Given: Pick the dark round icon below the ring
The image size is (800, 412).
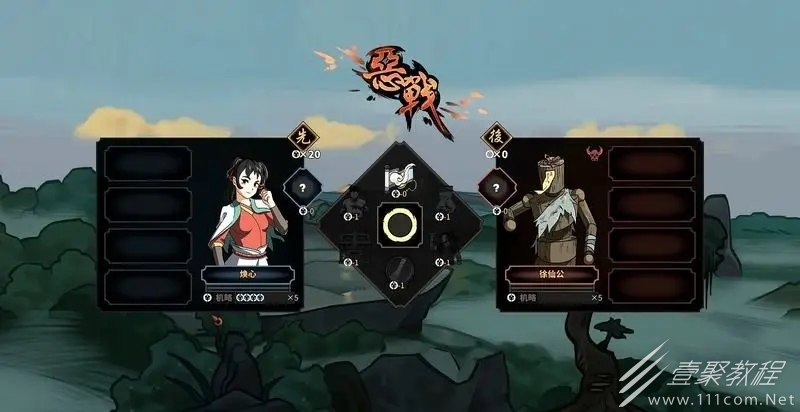Looking at the screenshot, I should click(x=400, y=269).
